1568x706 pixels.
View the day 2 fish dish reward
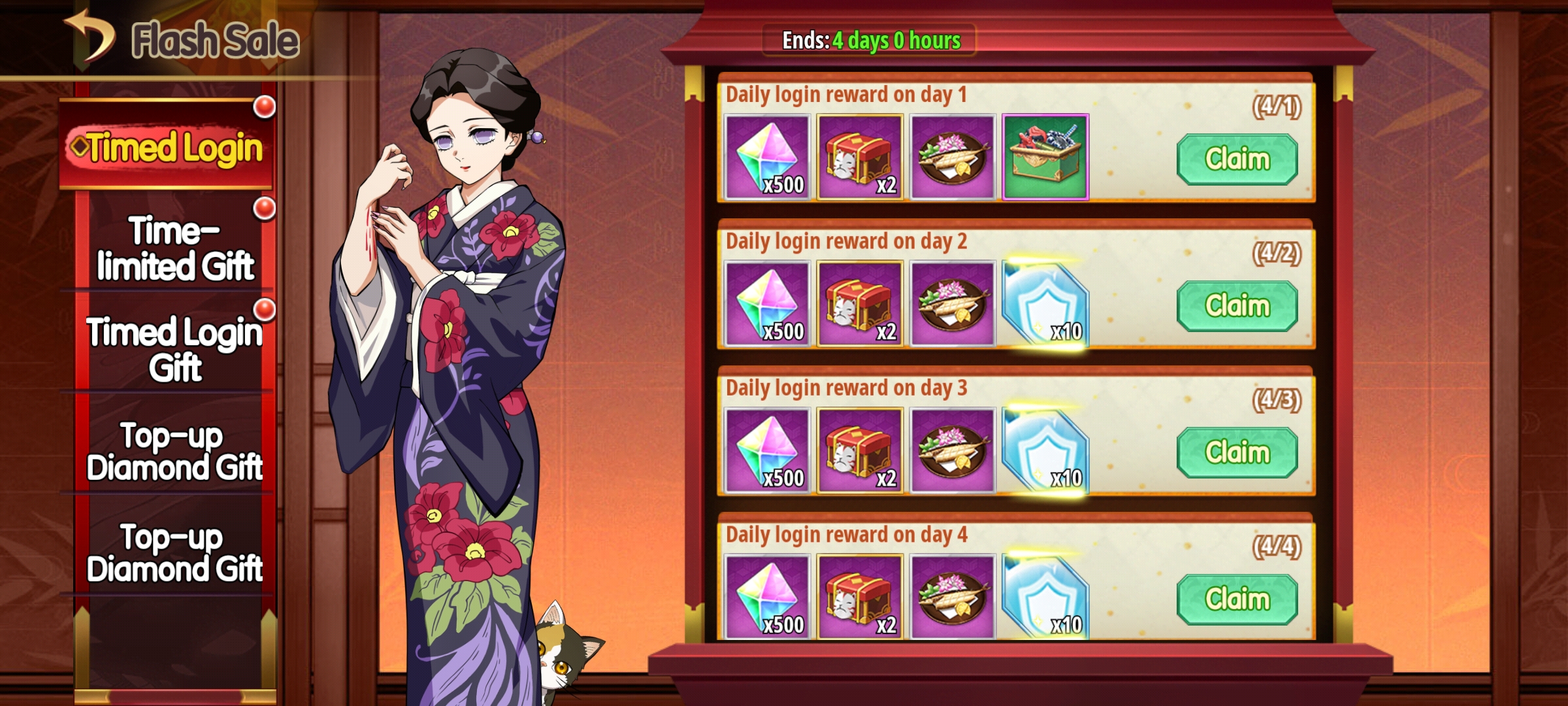click(953, 304)
